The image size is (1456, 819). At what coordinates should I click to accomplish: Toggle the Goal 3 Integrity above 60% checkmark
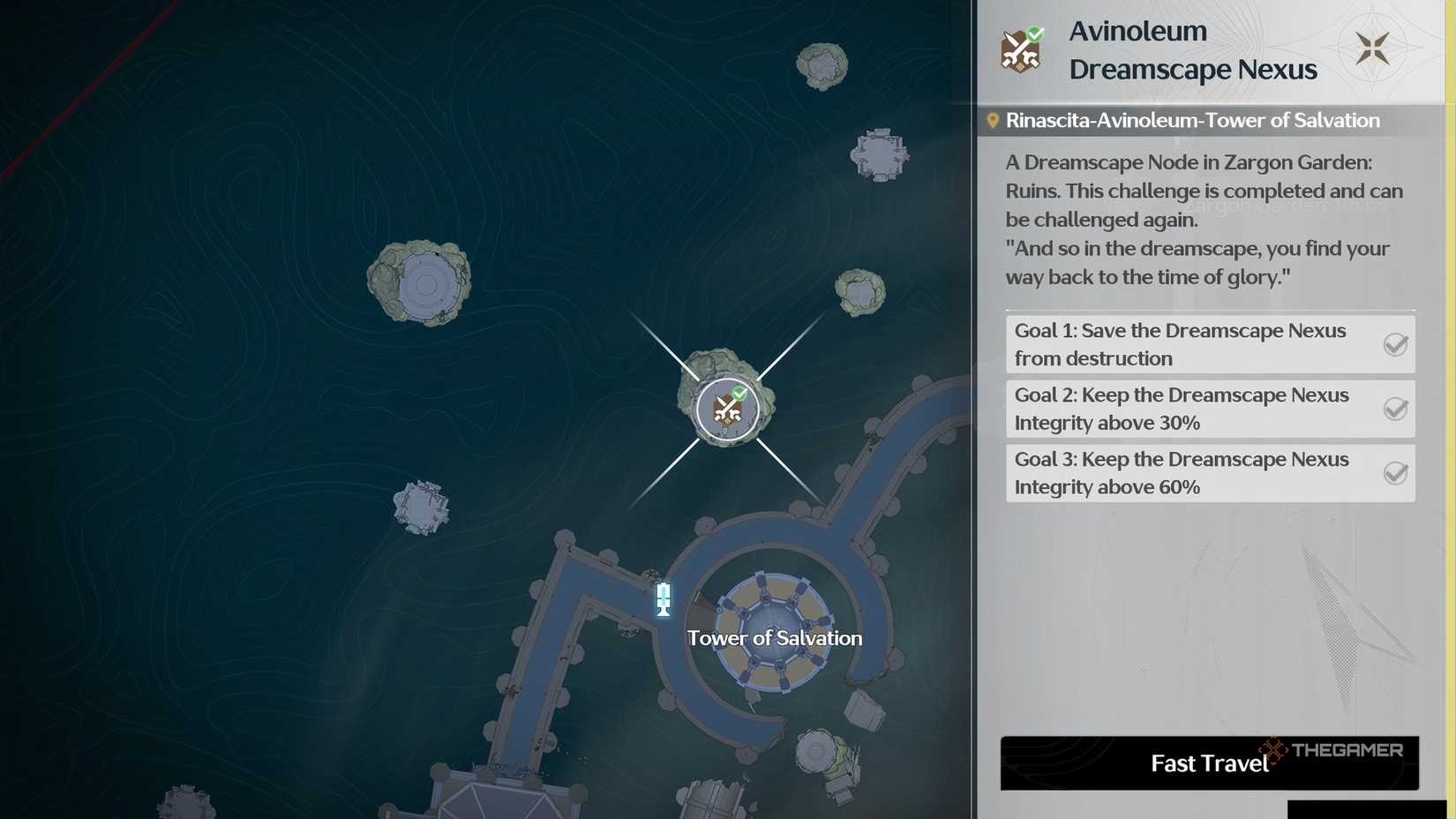tap(1395, 473)
